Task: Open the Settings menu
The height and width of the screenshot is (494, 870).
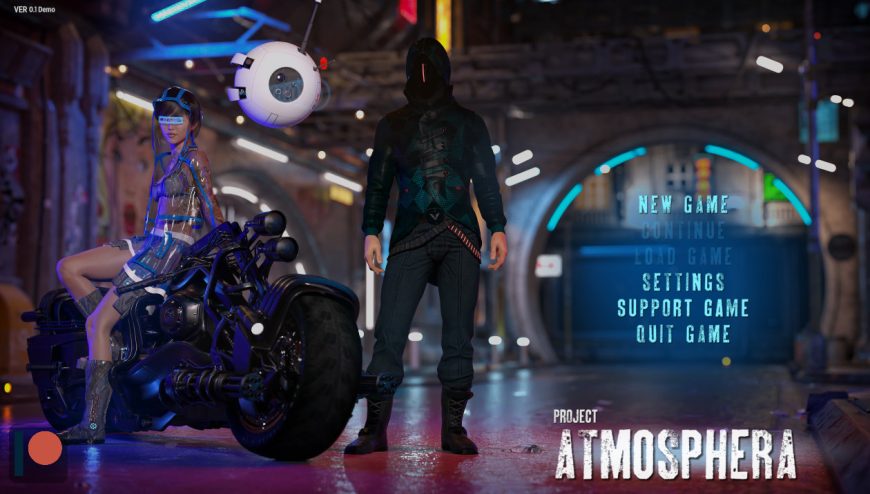Action: (x=683, y=282)
